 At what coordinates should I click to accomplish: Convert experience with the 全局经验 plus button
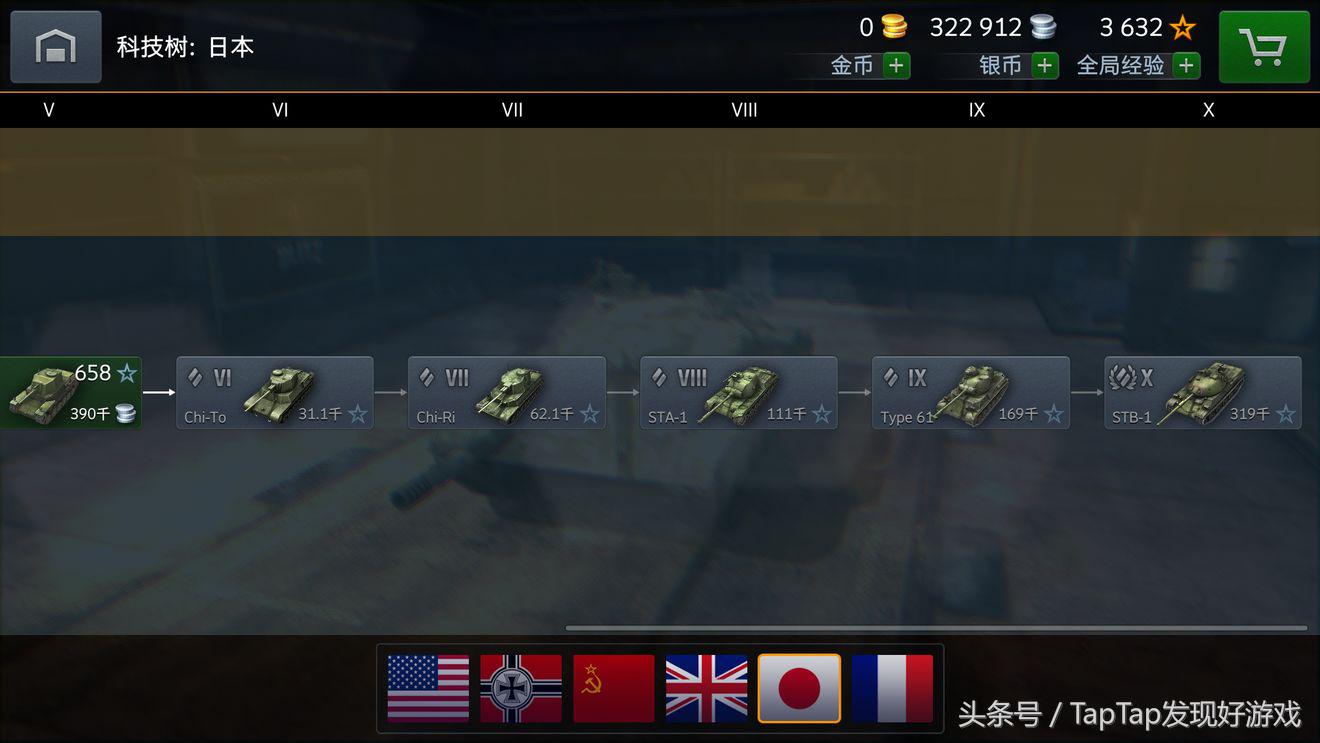click(x=1186, y=66)
